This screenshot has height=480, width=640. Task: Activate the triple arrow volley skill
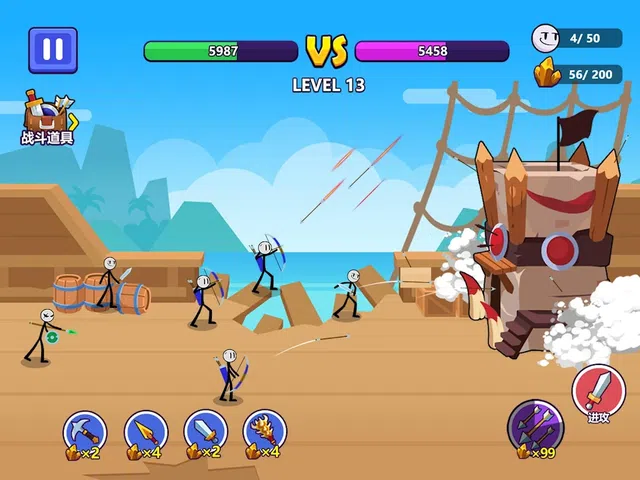534,426
